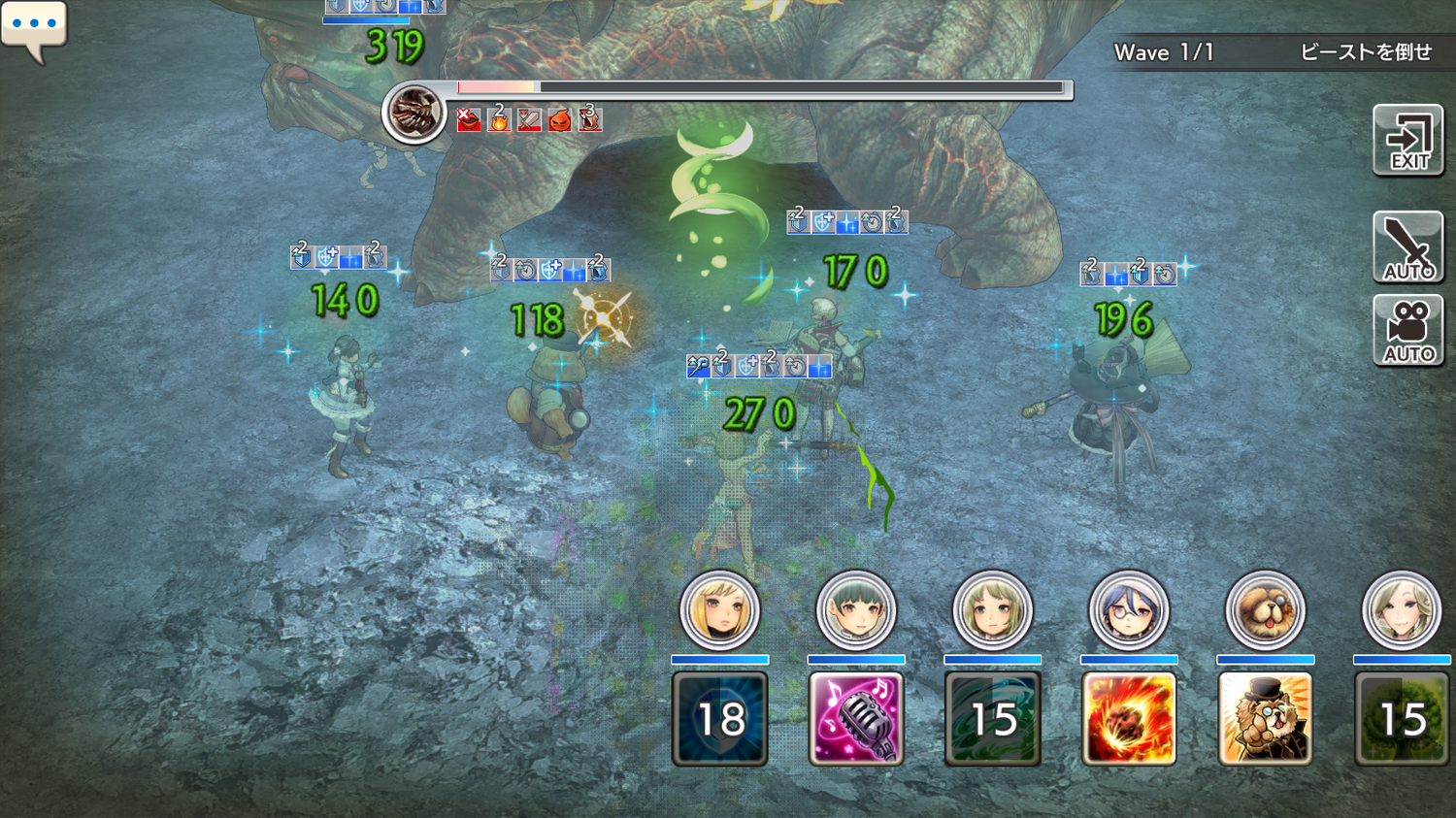This screenshot has width=1456, height=818.
Task: Select the boss beast portrait icon
Action: [x=414, y=113]
